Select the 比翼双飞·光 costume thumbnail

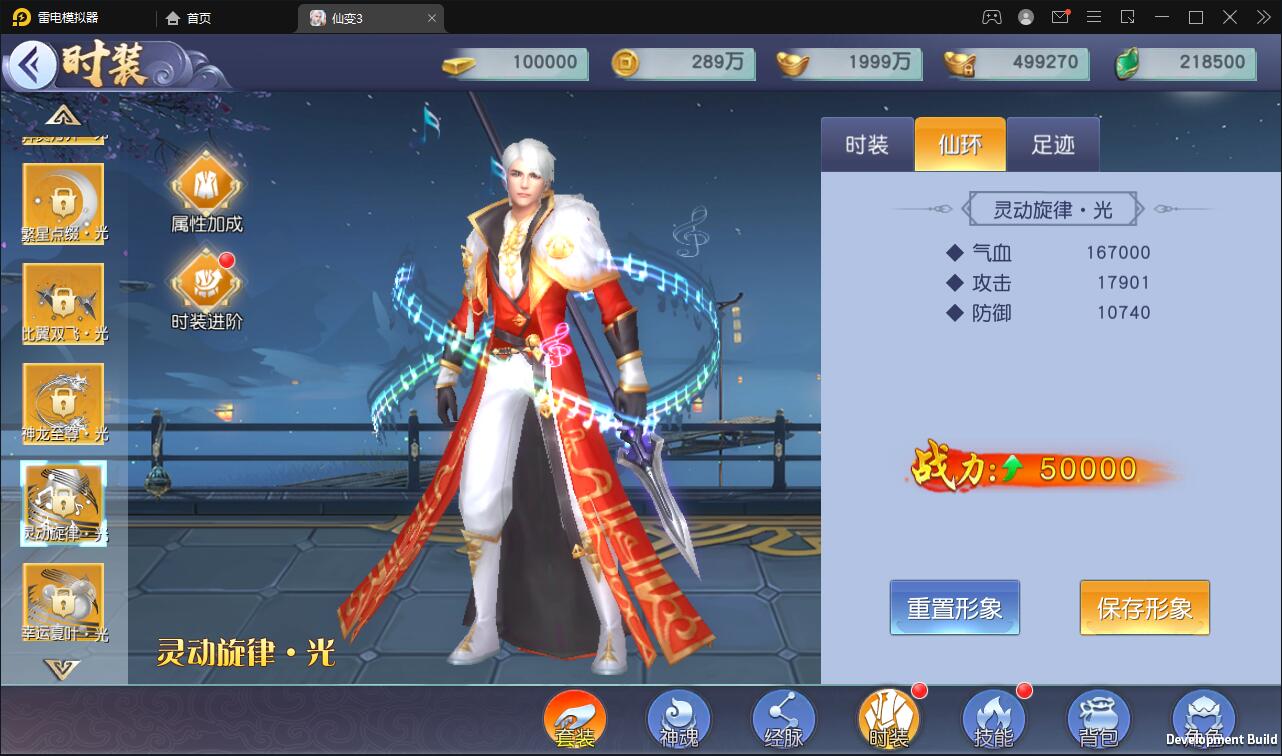click(63, 303)
